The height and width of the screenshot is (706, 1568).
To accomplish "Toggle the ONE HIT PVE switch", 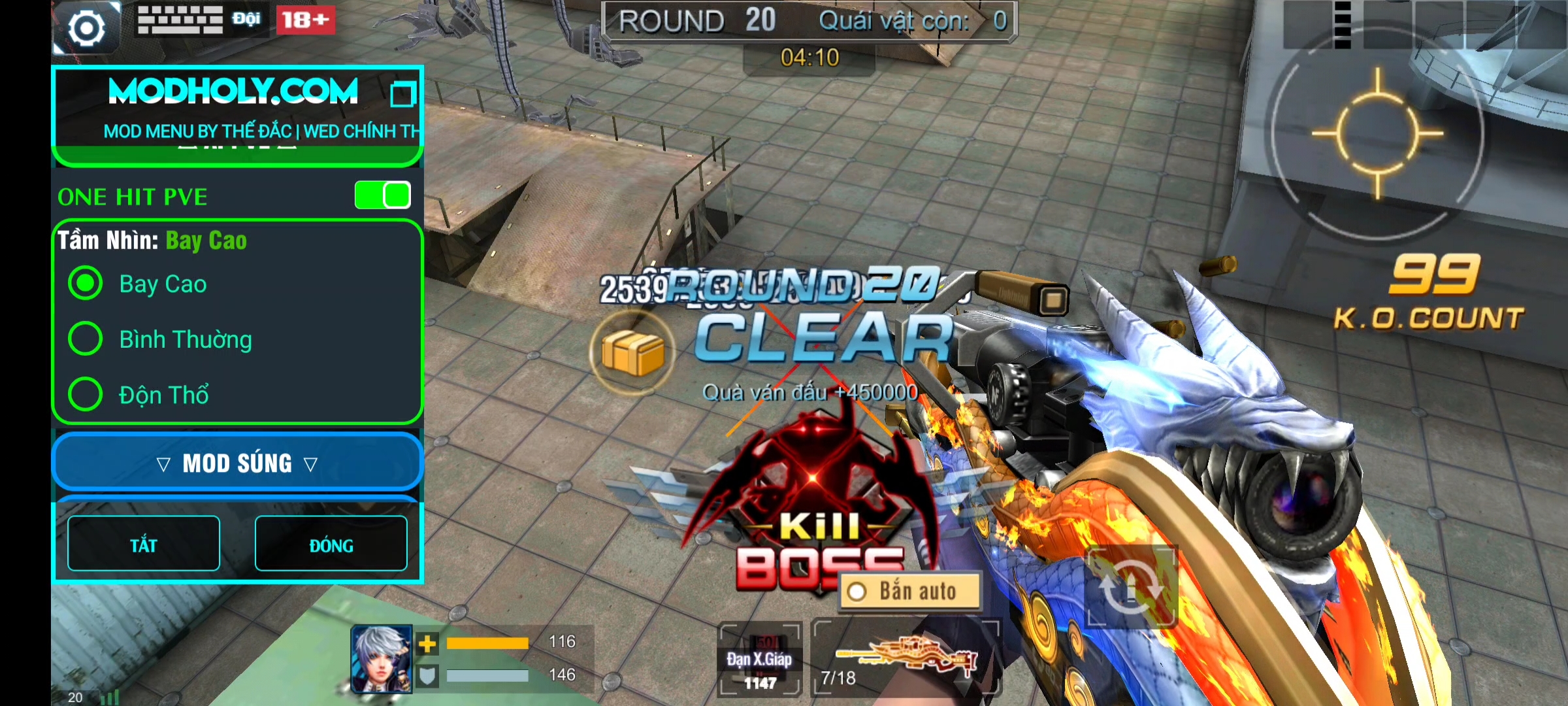I will click(383, 195).
